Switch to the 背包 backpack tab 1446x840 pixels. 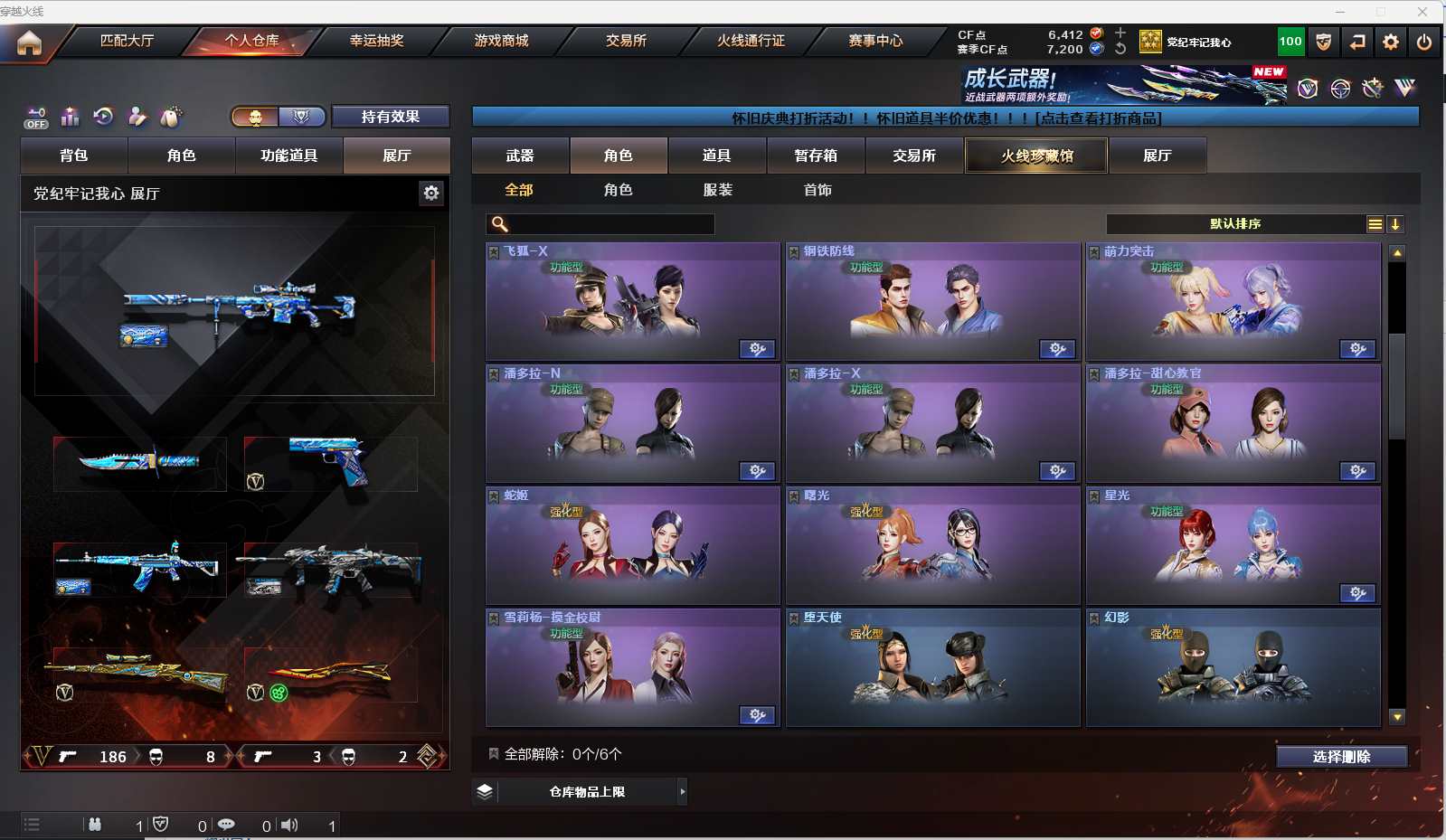click(x=74, y=156)
